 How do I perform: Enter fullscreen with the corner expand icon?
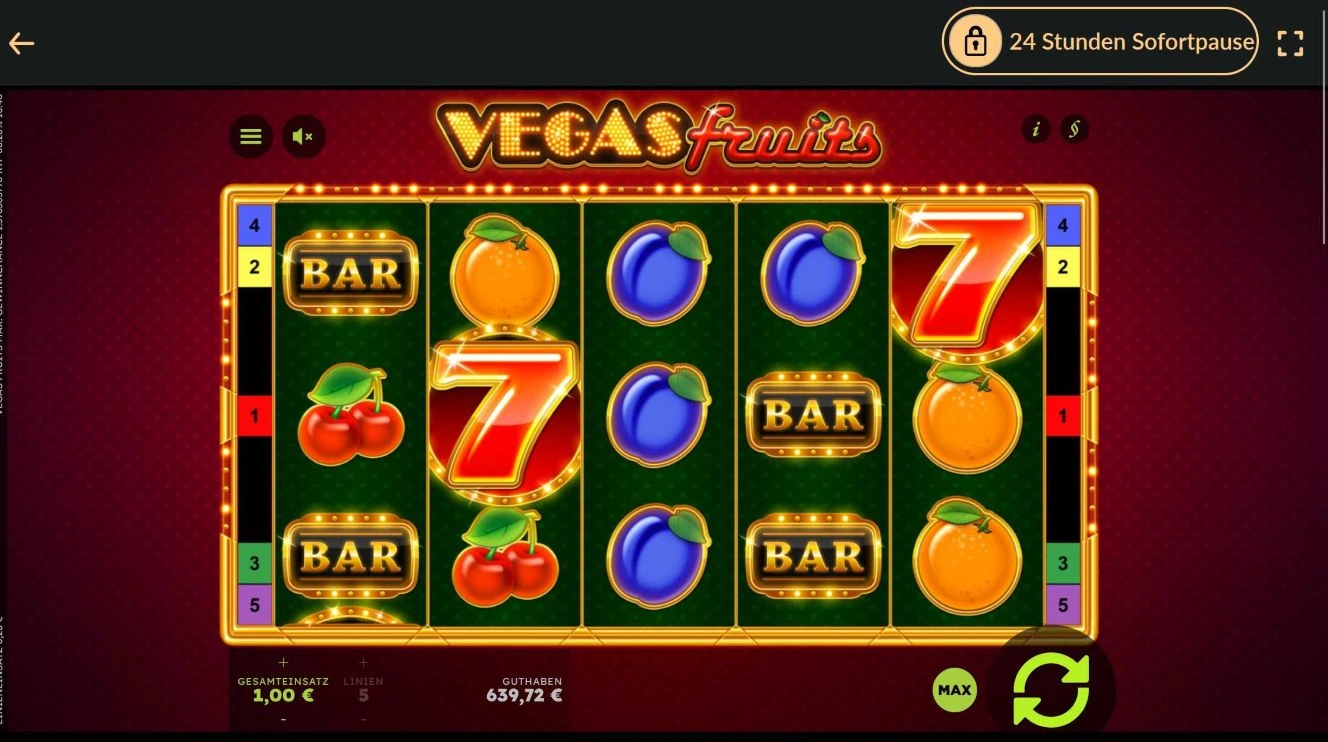click(1290, 42)
